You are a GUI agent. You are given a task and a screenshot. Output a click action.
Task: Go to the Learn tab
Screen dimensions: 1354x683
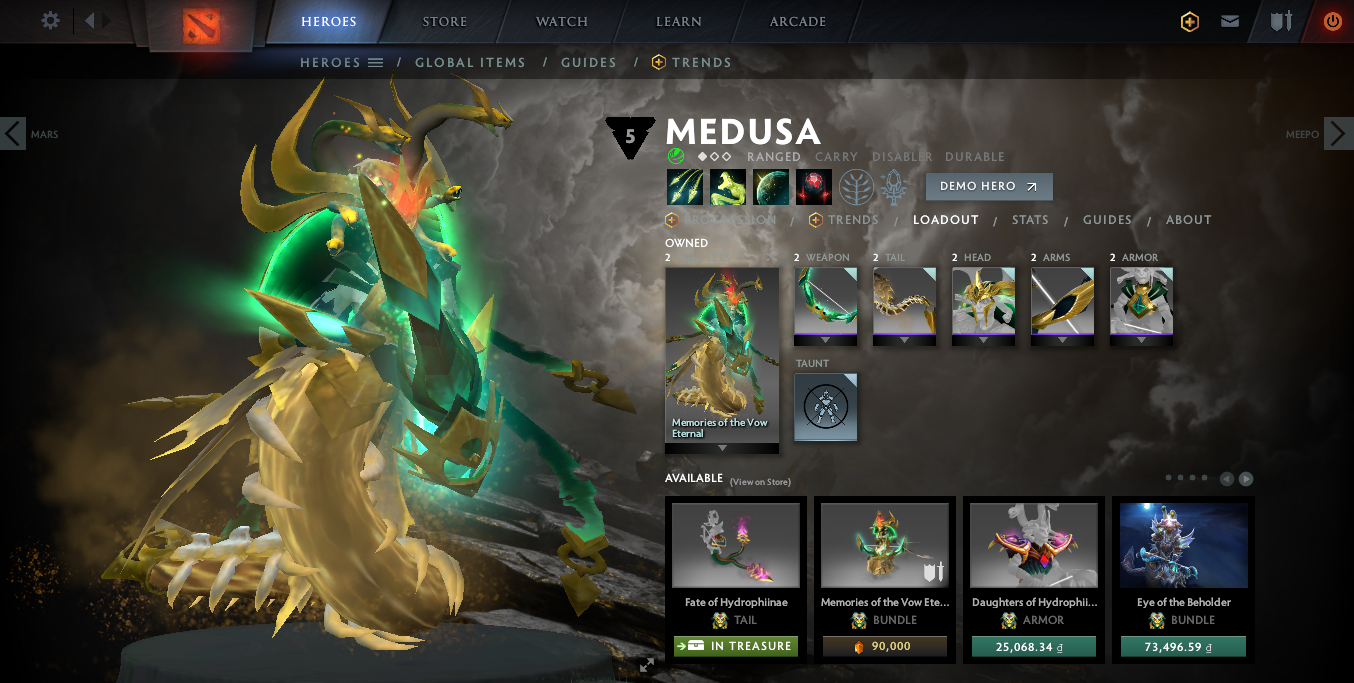(678, 22)
